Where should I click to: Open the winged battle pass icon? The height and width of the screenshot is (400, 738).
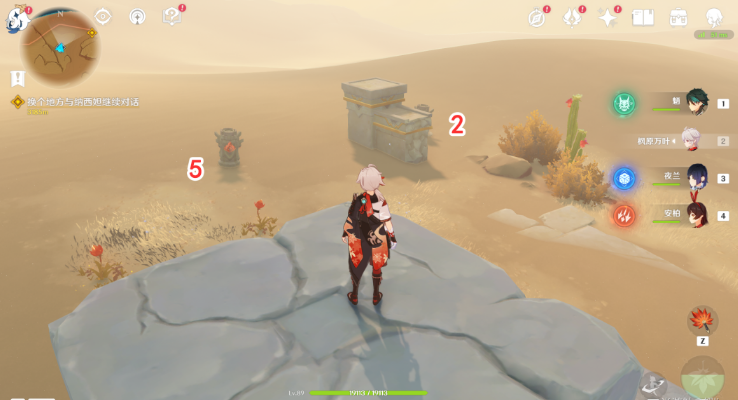pyautogui.click(x=573, y=17)
